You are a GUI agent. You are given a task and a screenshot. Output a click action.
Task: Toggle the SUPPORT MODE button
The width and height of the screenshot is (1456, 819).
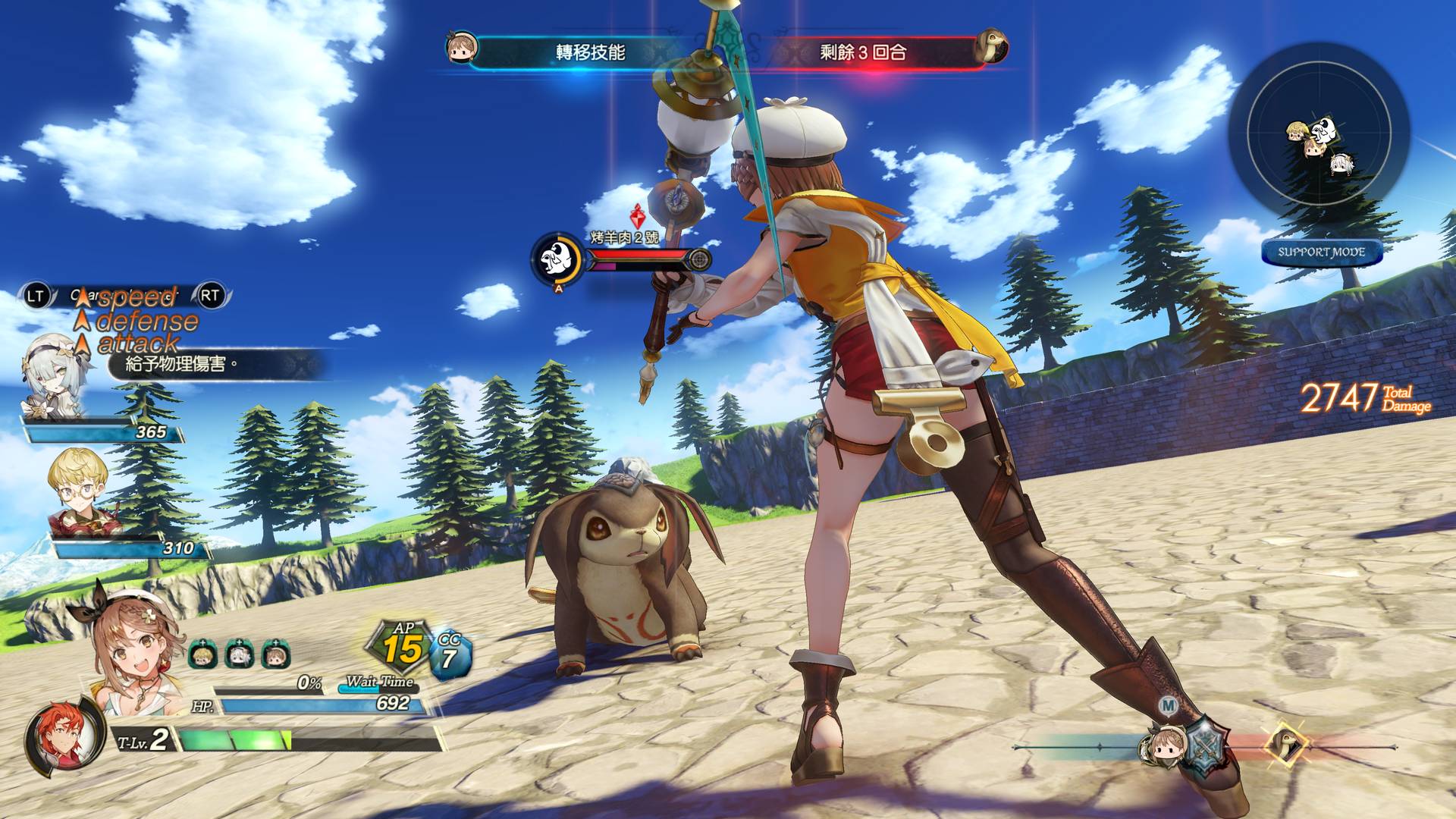(x=1321, y=253)
